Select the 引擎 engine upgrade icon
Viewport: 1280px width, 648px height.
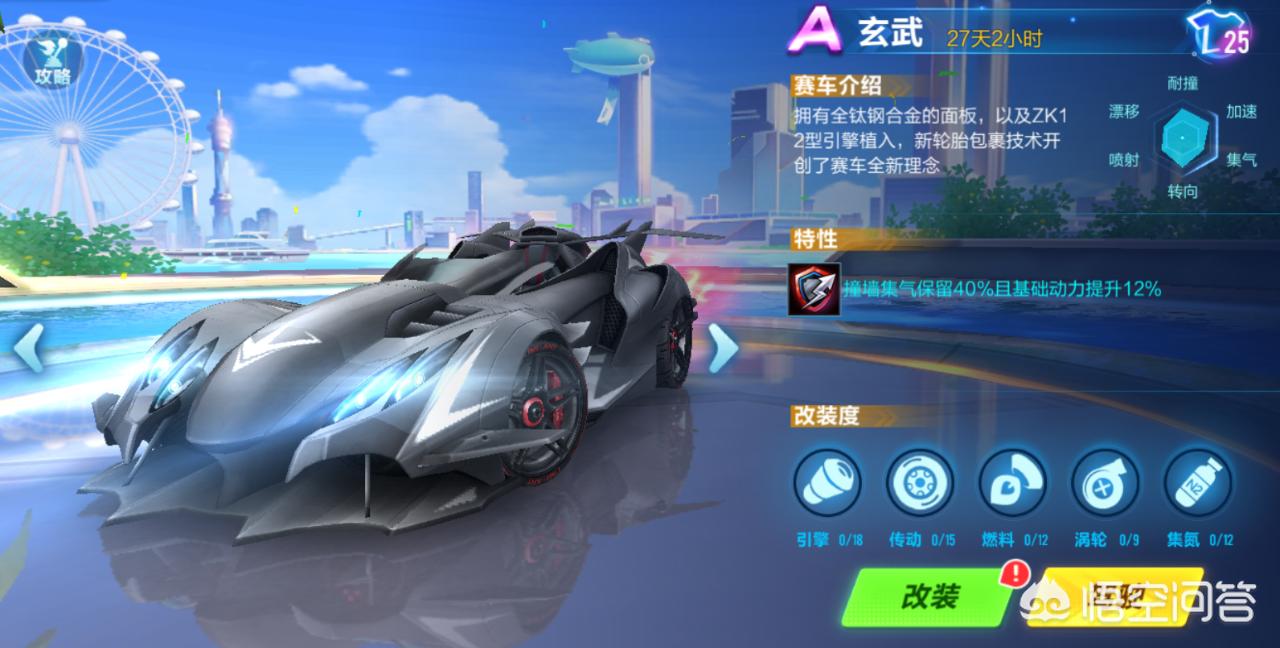coord(827,482)
